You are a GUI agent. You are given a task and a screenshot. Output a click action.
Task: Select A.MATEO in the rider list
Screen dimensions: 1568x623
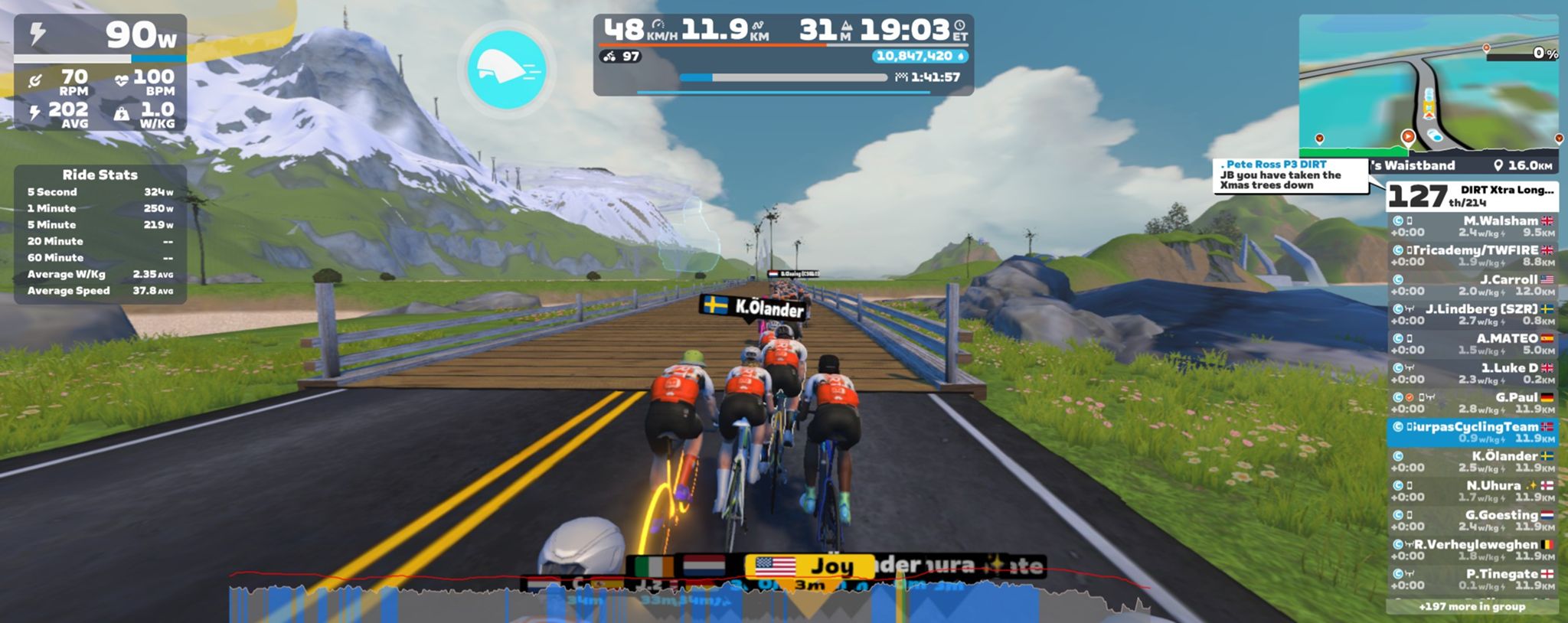pos(1472,344)
